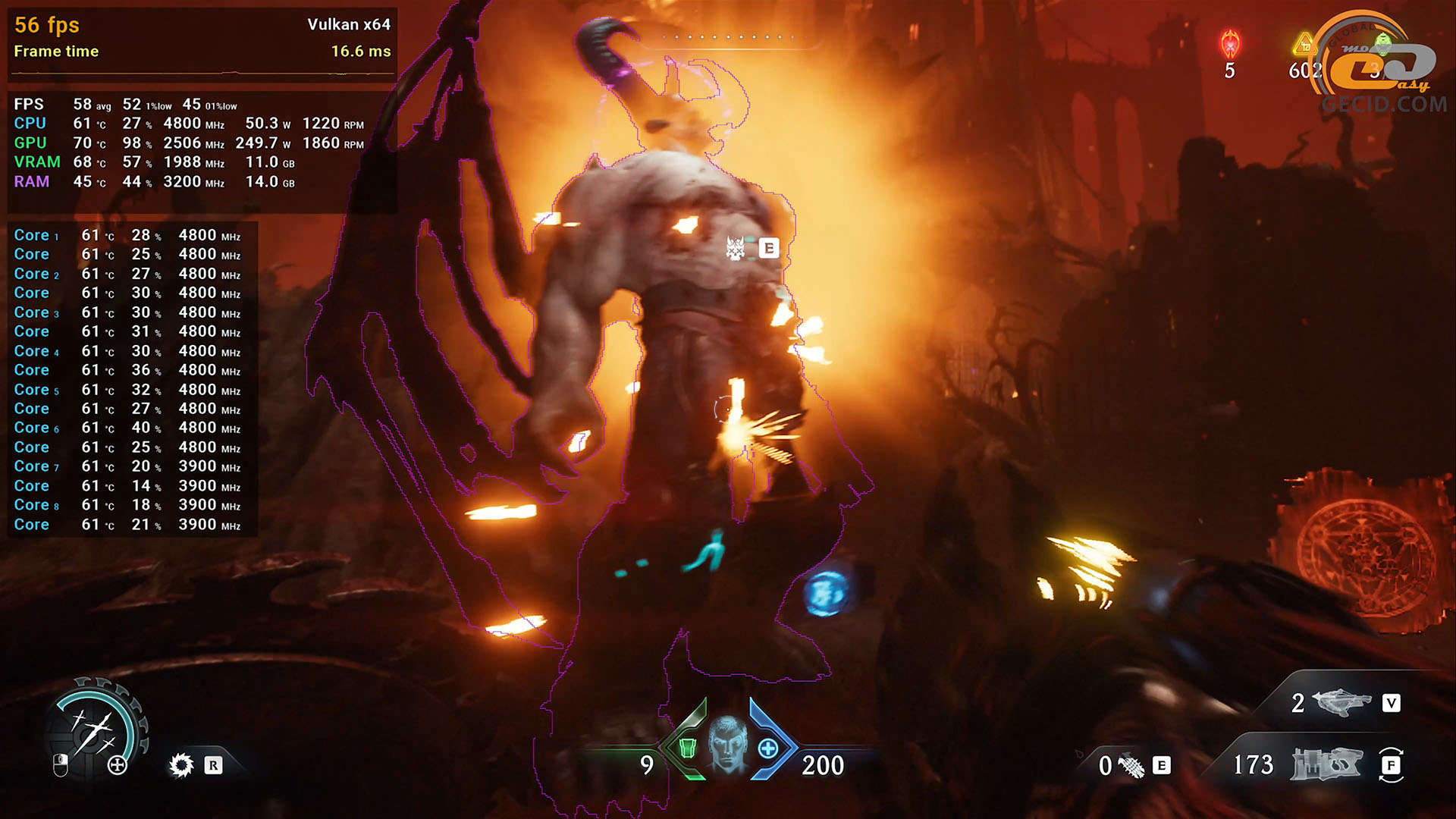Image resolution: width=1456 pixels, height=819 pixels.
Task: Select the crossbow-shaped weapon icon
Action: [x=1341, y=703]
